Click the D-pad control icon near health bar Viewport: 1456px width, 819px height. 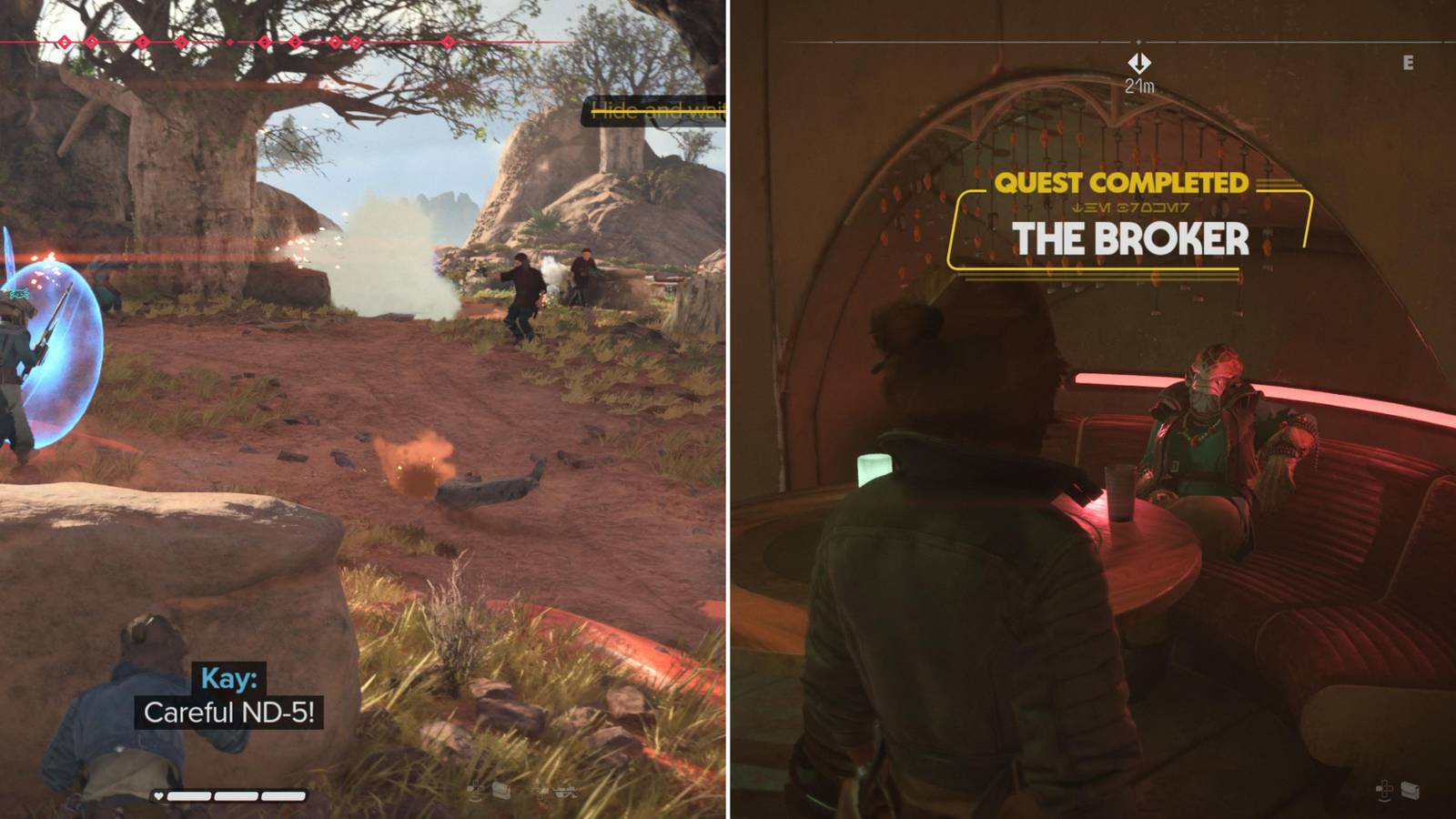pos(475,790)
